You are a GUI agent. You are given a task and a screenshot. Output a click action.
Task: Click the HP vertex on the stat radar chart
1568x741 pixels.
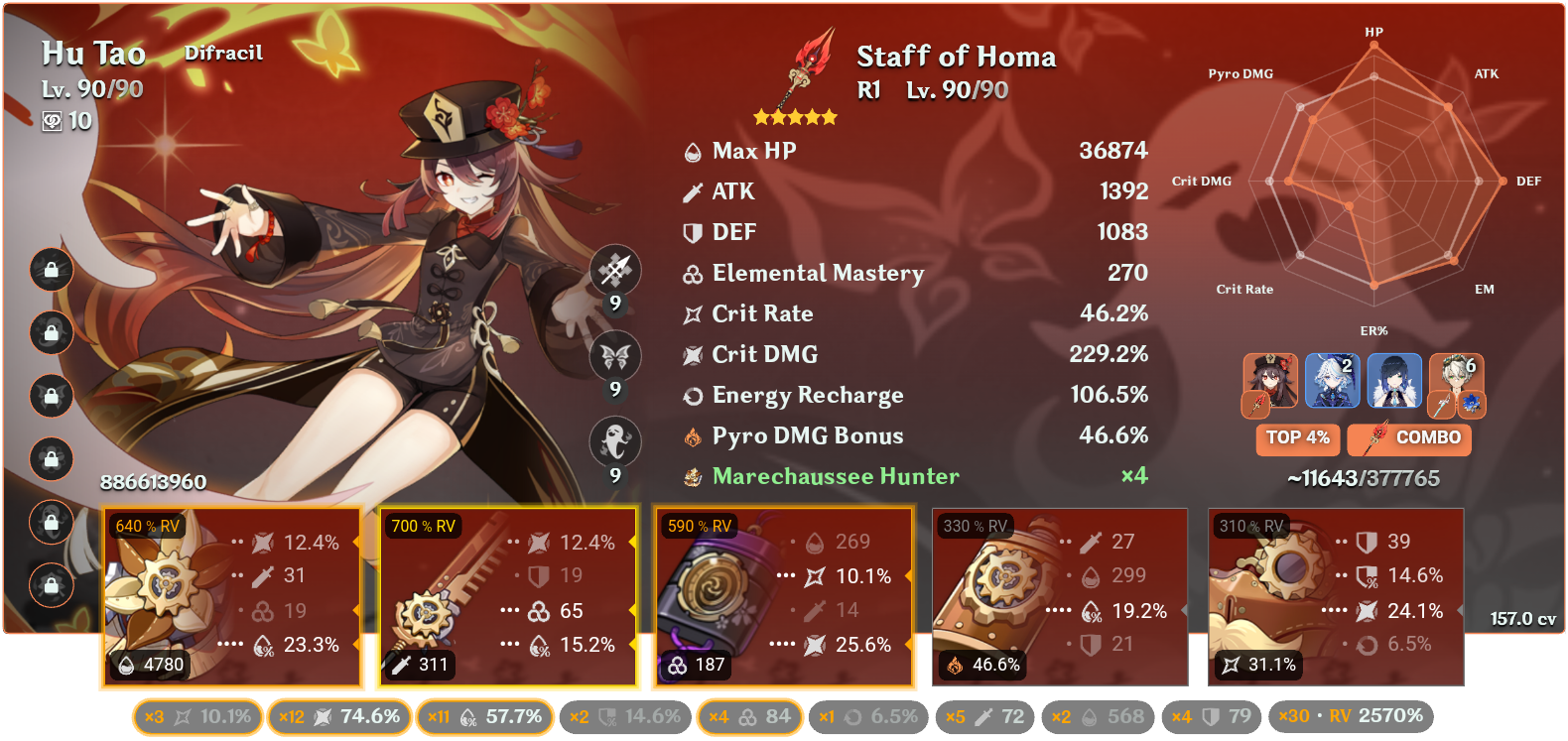tap(1373, 45)
